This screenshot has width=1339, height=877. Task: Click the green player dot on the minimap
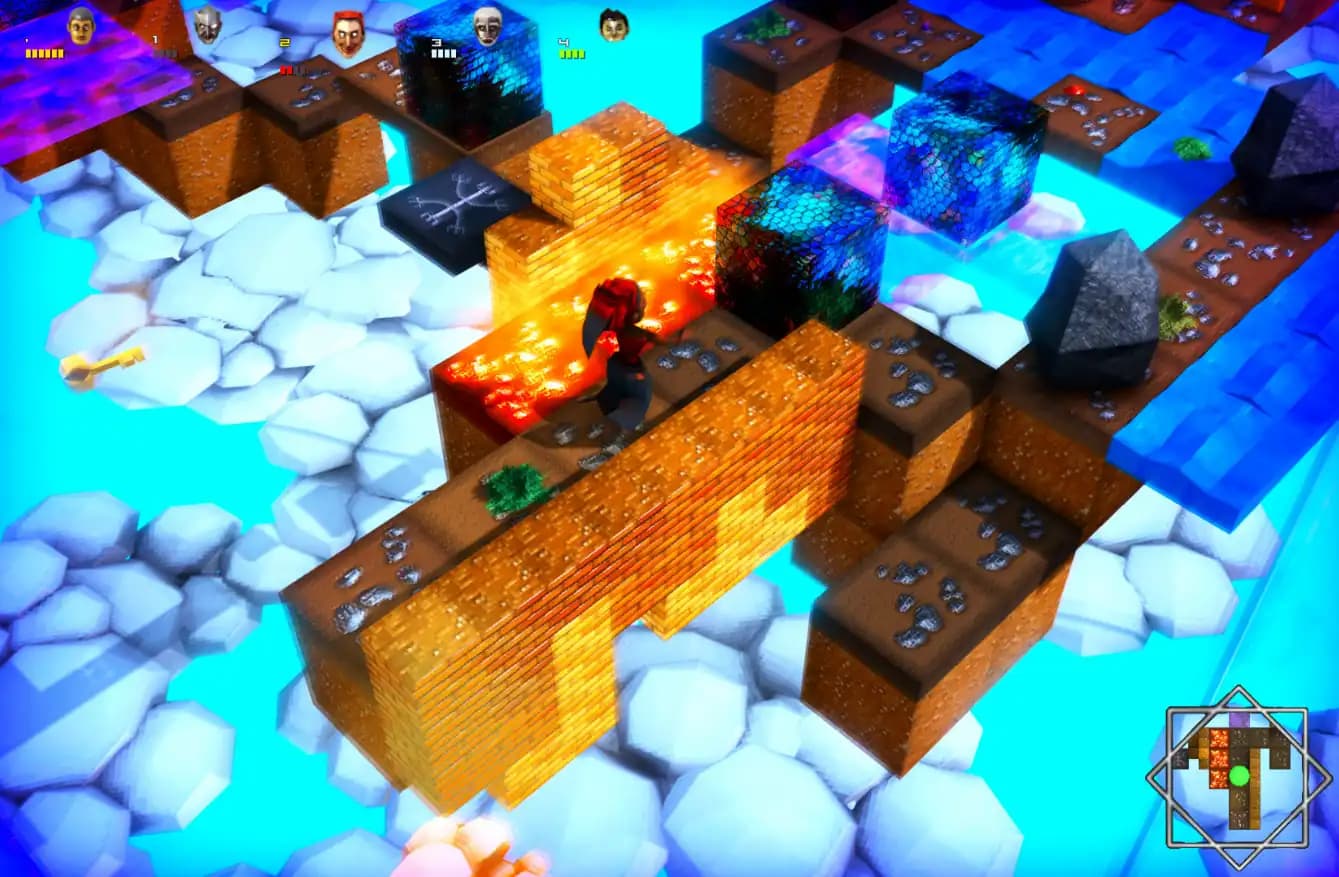[x=1239, y=776]
